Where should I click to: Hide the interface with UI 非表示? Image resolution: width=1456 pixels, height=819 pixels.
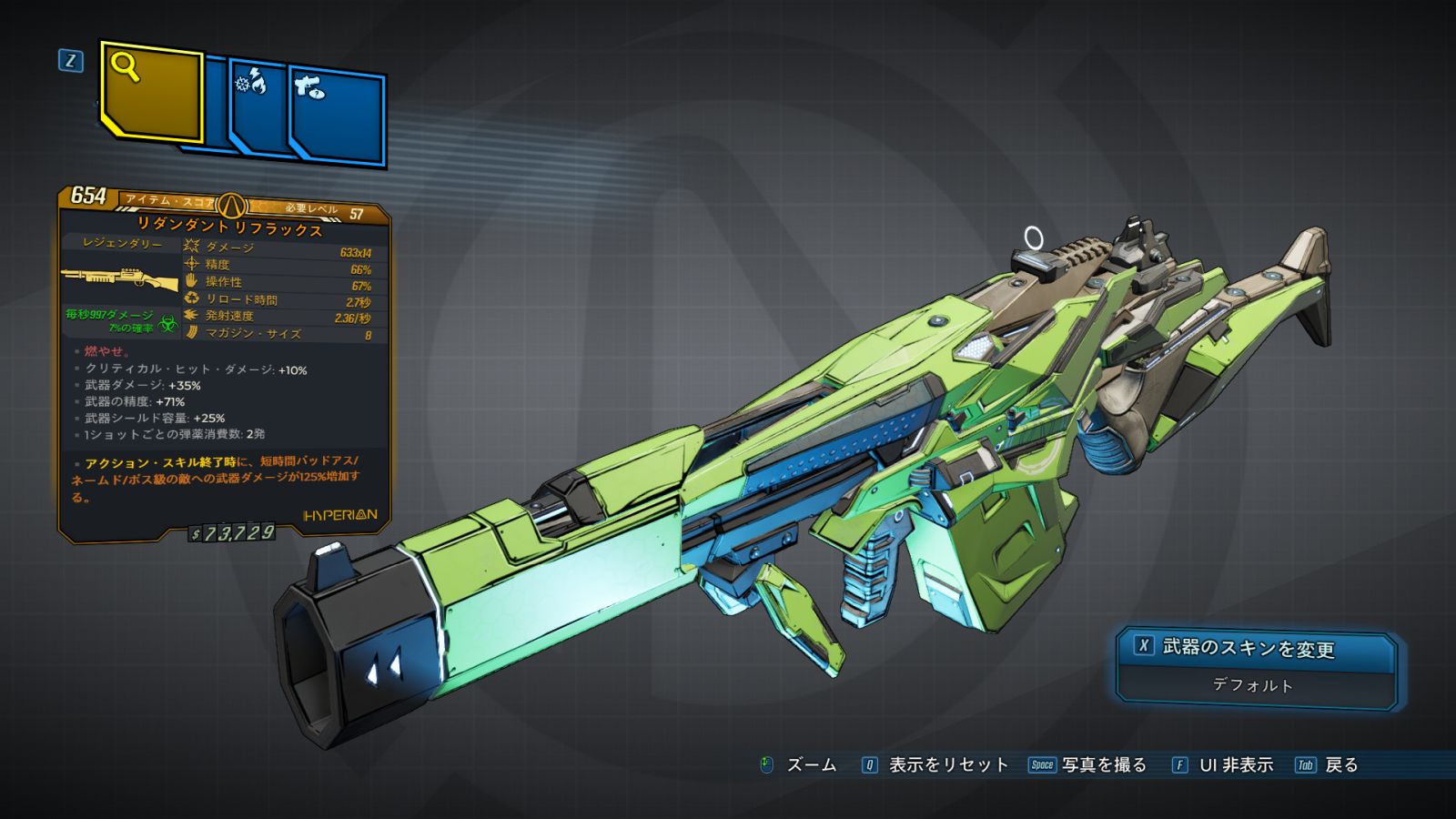(x=1223, y=765)
